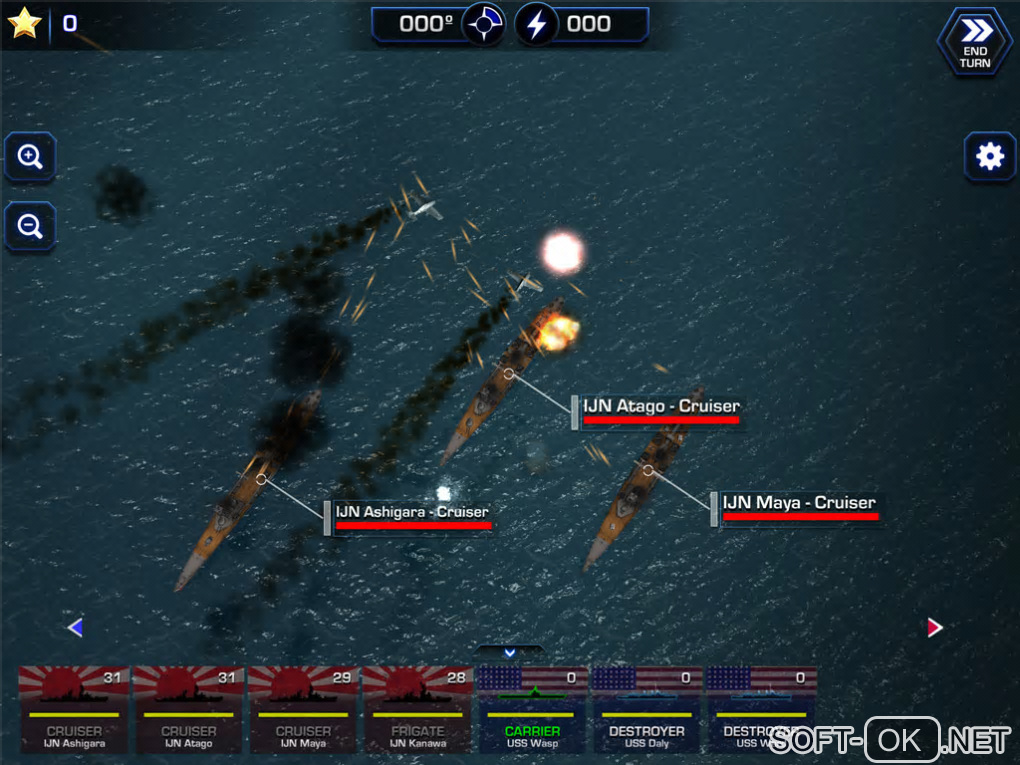Pick the IJN Kanawa frigate card

pos(417,710)
